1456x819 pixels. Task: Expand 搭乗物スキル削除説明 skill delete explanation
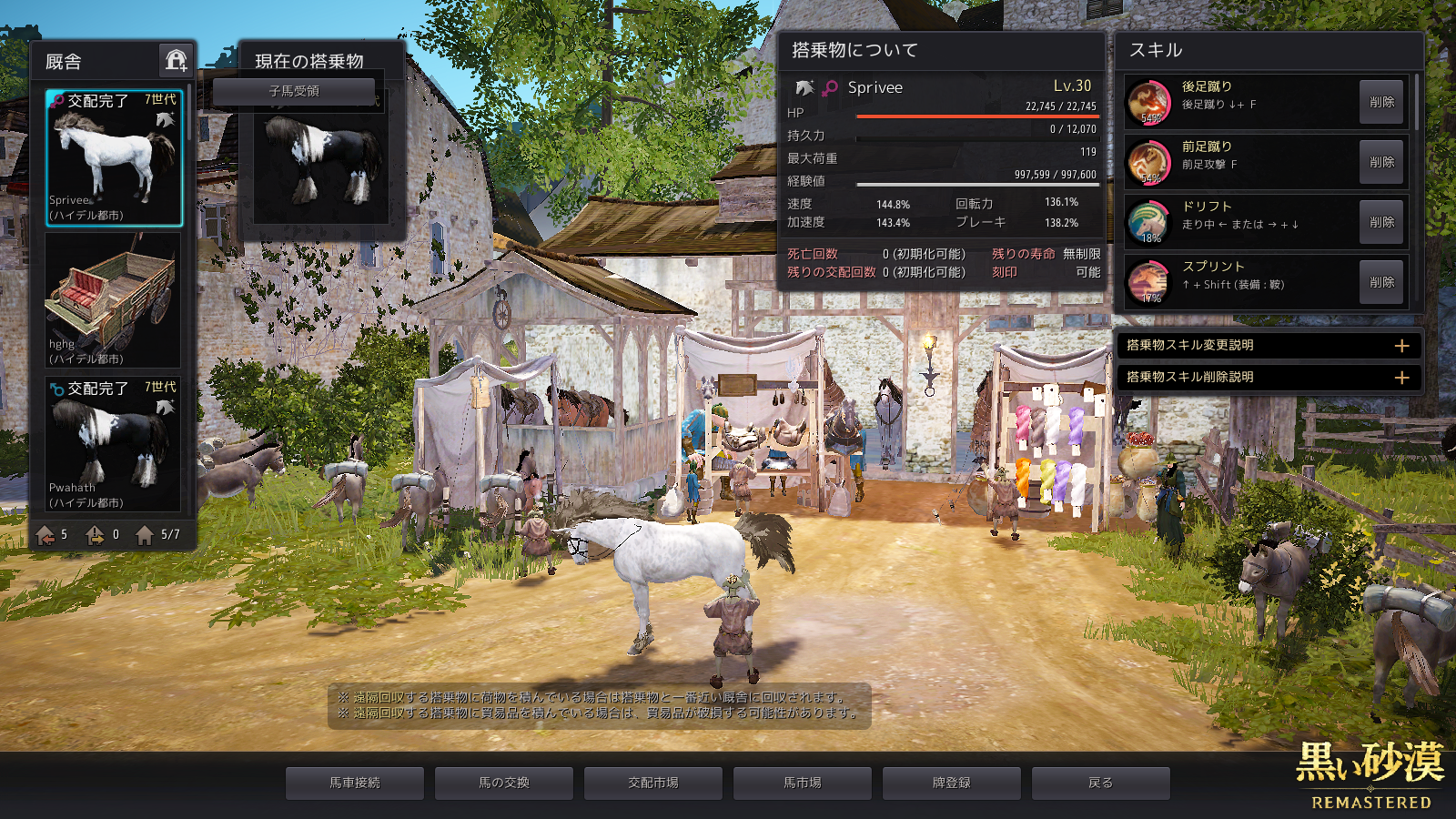coord(1401,377)
